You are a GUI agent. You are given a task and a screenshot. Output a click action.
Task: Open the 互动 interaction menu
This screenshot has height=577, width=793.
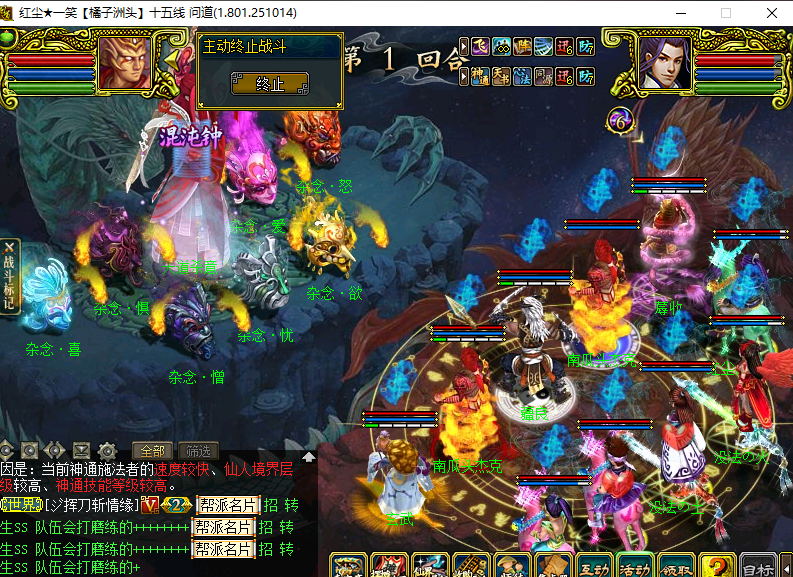(x=594, y=566)
